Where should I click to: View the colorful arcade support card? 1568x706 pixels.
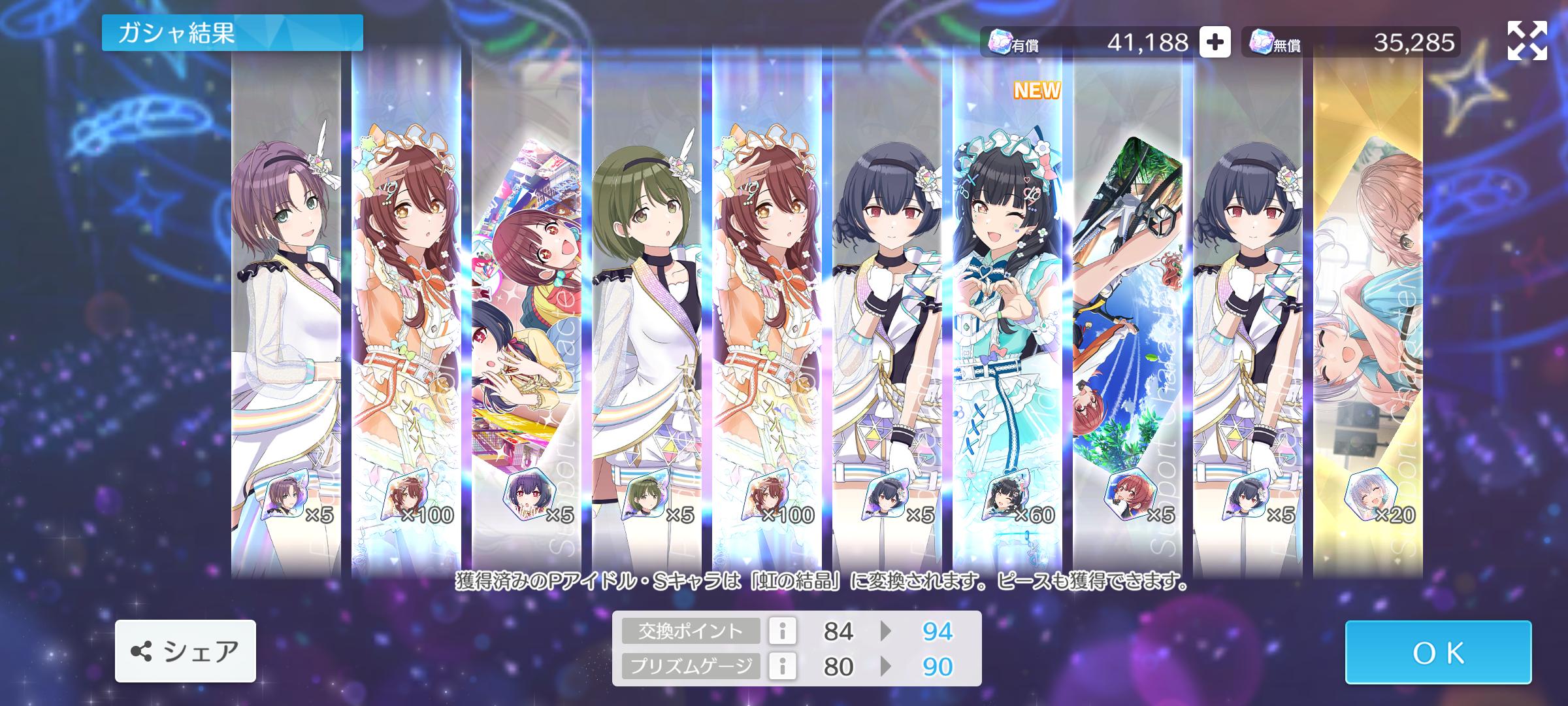527,314
